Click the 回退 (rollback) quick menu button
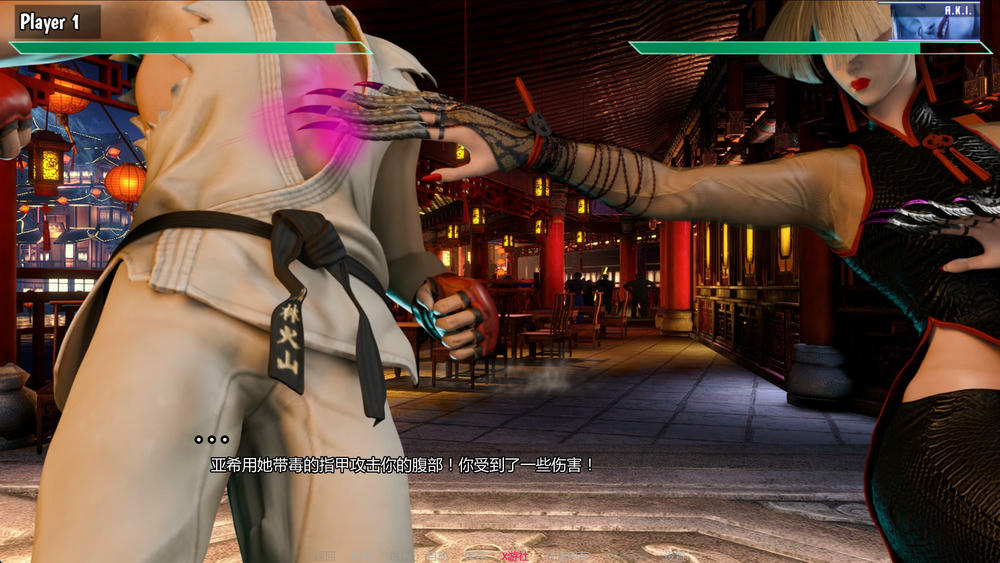Image resolution: width=1000 pixels, height=563 pixels. 325,556
